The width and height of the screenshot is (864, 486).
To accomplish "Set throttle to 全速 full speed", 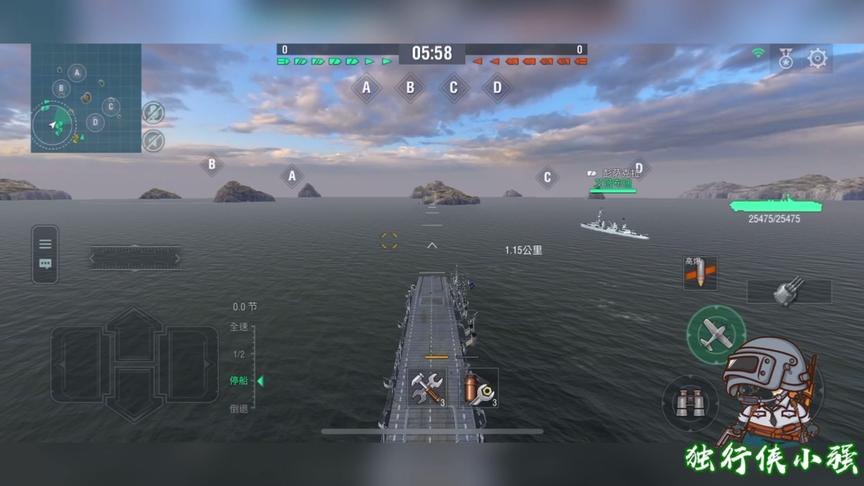I will 238,327.
